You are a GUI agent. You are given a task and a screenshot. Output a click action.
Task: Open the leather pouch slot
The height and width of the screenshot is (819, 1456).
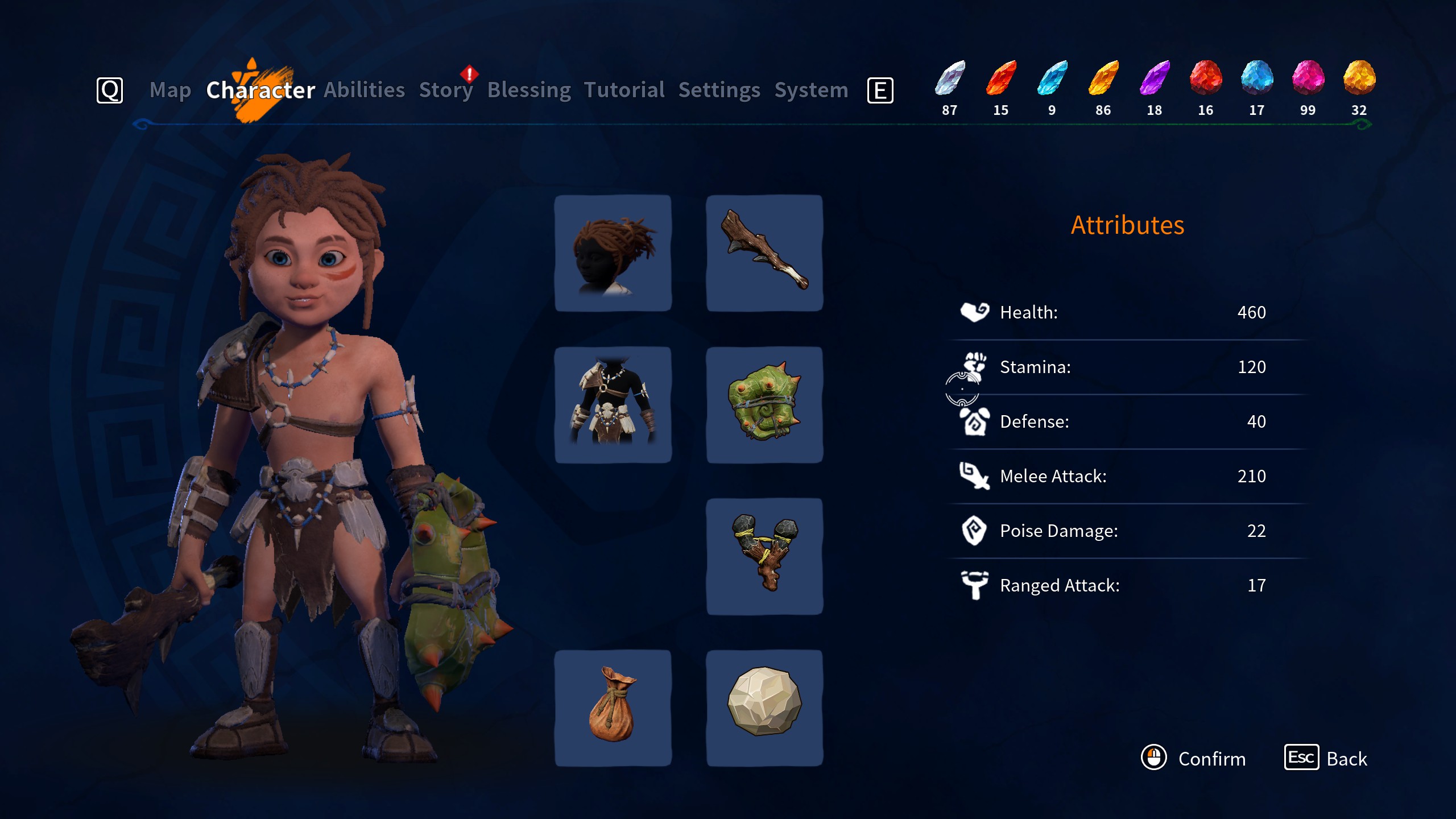pyautogui.click(x=613, y=708)
